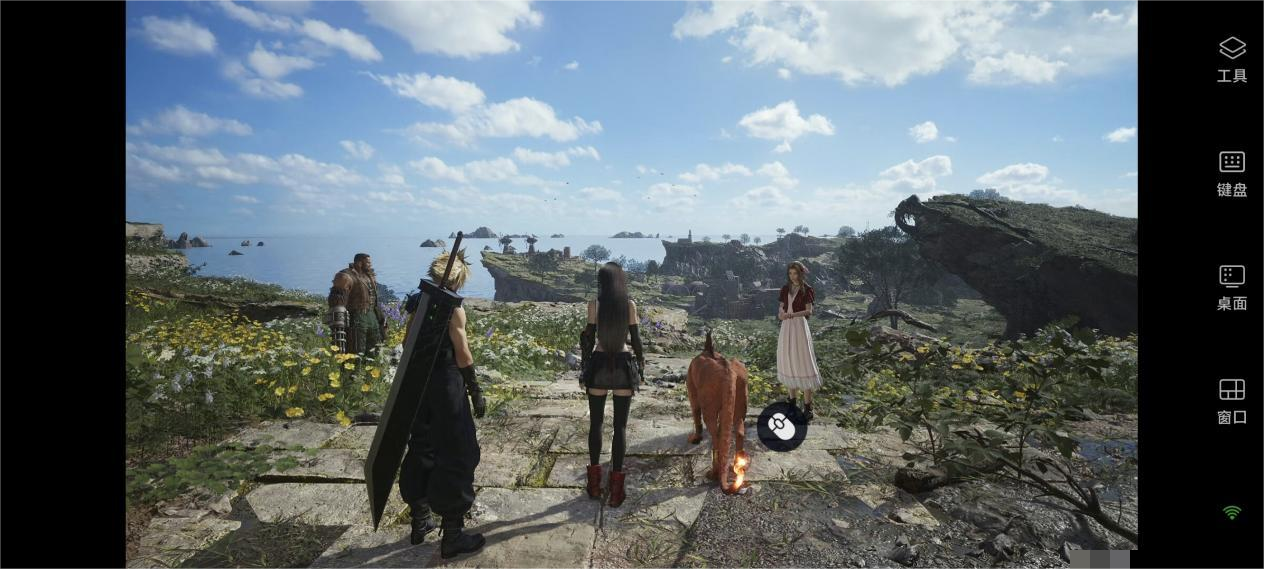Image resolution: width=1264 pixels, height=569 pixels.
Task: Open the 键盘 keyboard overlay button
Action: coord(1231,172)
